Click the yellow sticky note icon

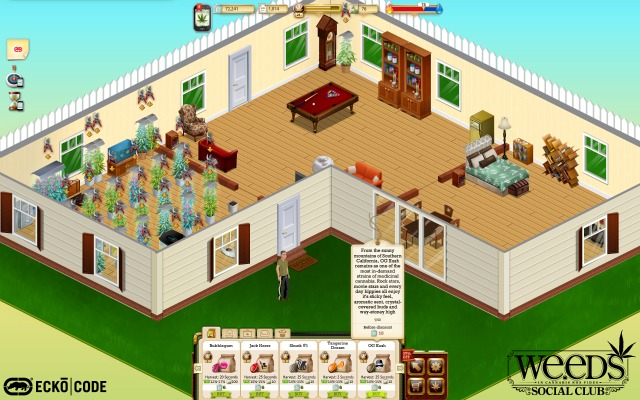coord(17,48)
